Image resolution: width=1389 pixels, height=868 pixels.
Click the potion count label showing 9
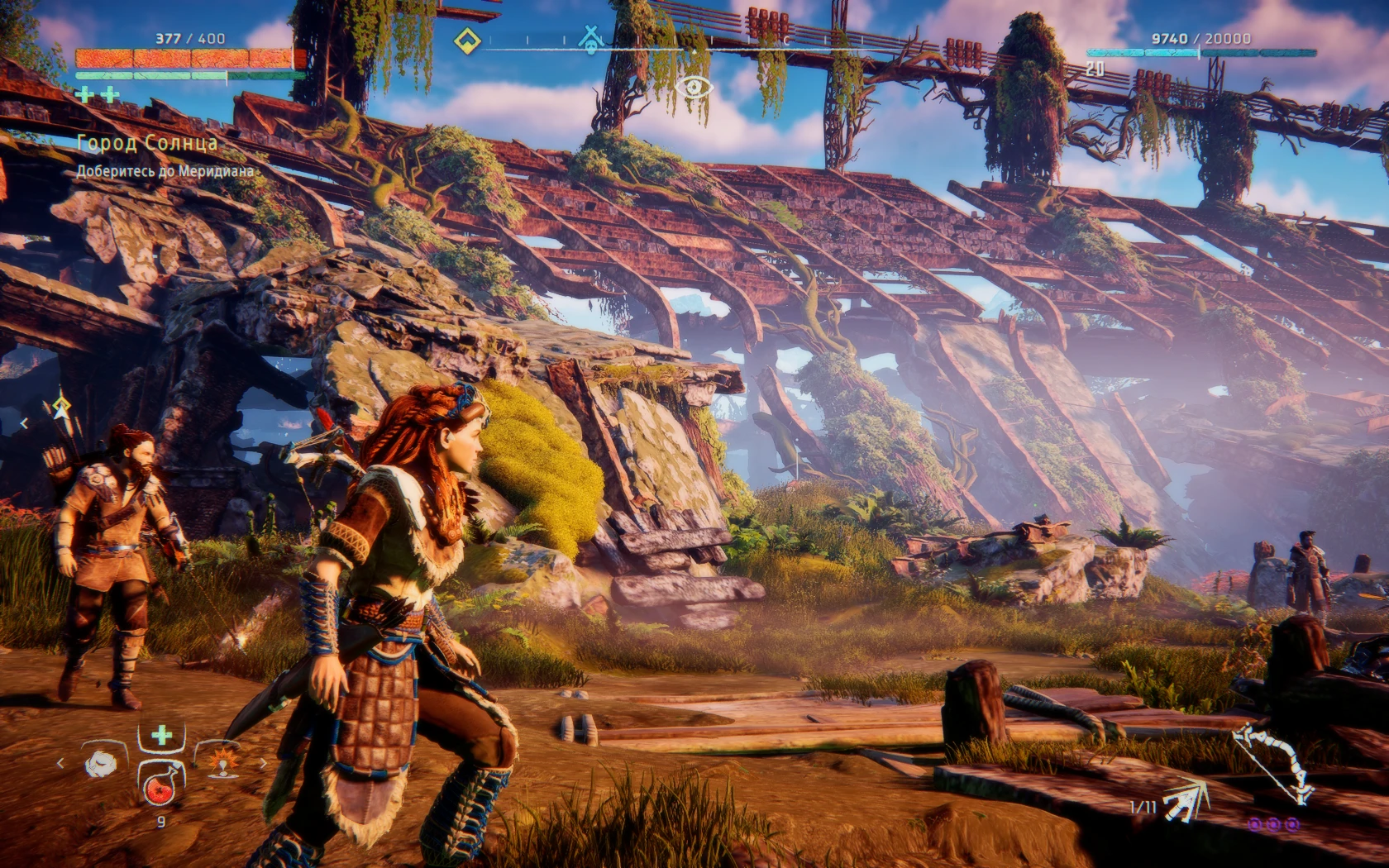(x=161, y=823)
